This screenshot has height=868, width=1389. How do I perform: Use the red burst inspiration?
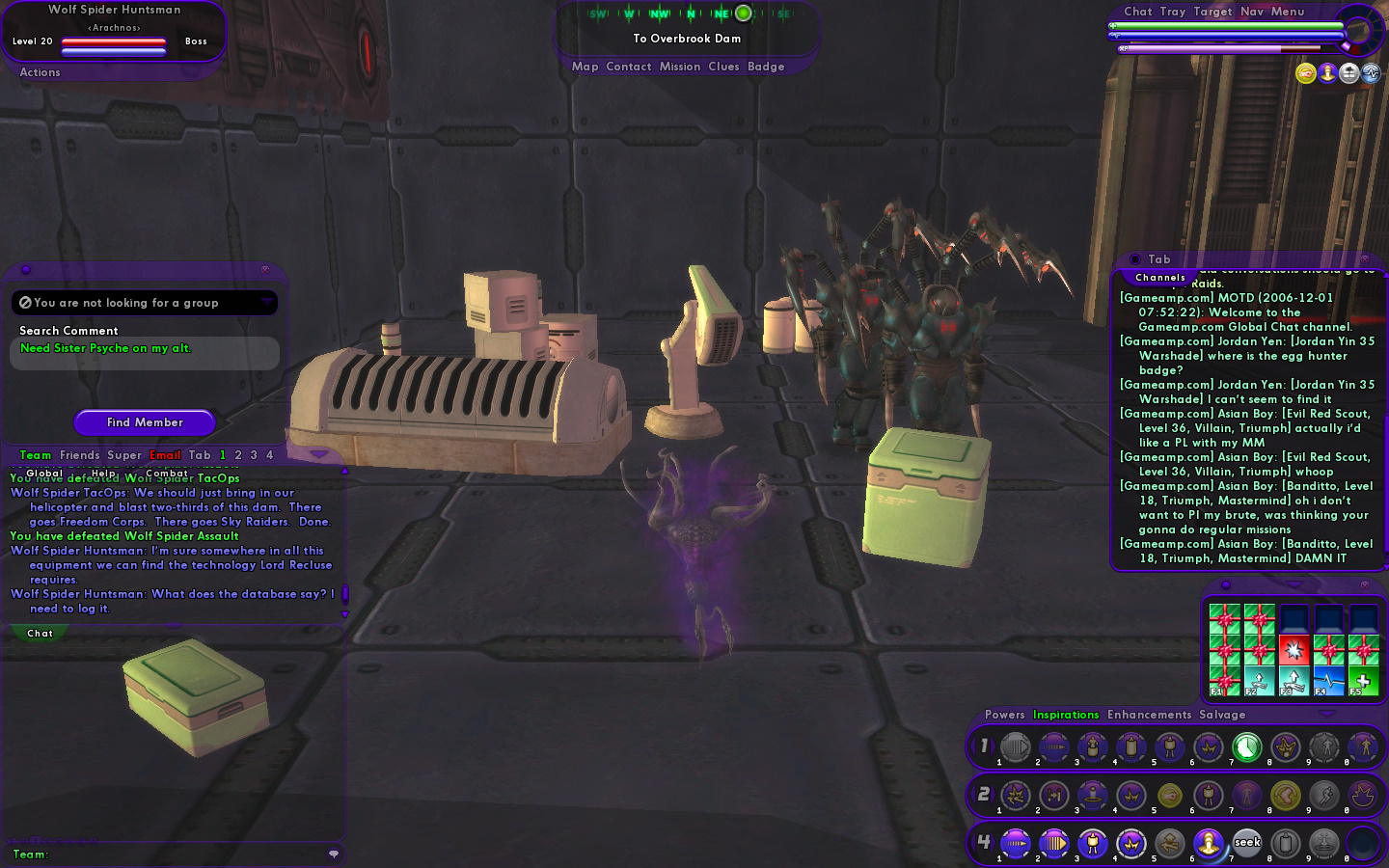[x=1294, y=650]
